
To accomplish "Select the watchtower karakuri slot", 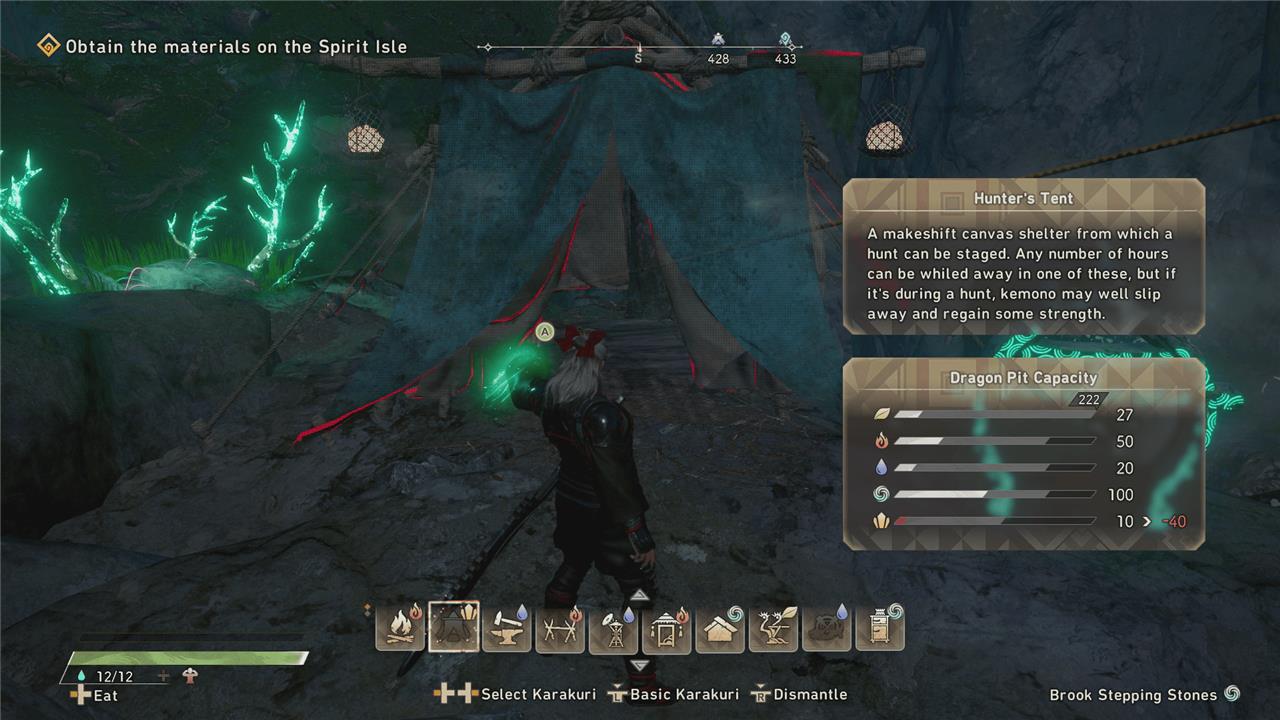I will tap(613, 627).
